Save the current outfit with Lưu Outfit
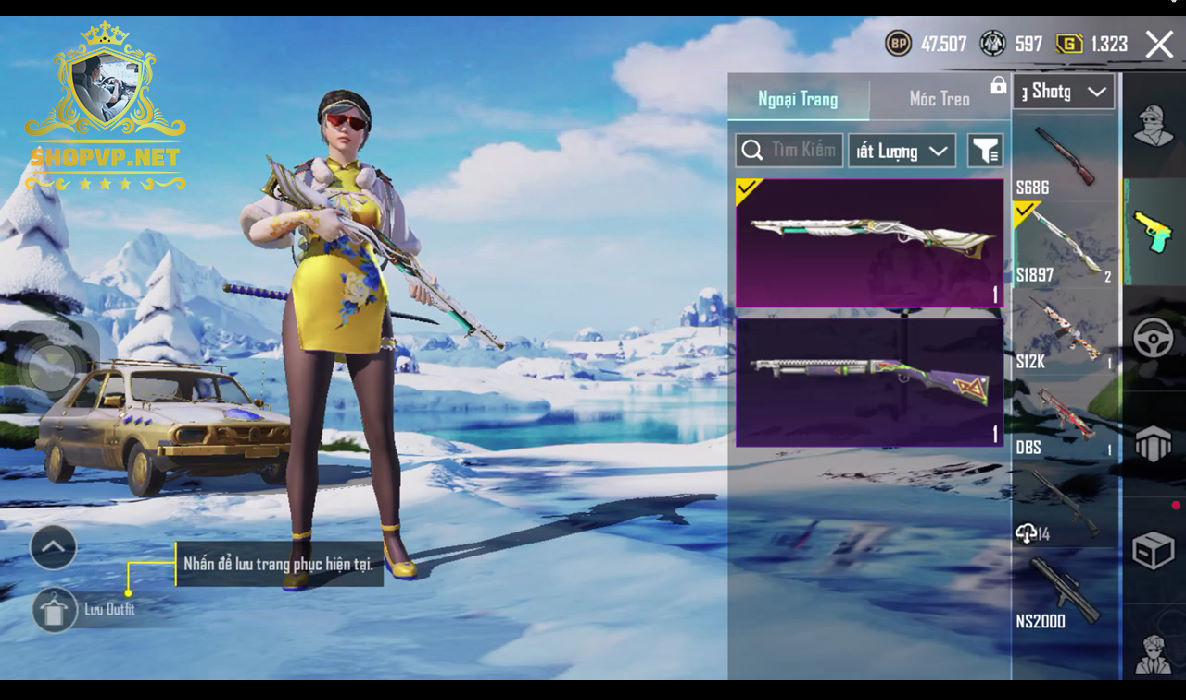This screenshot has width=1186, height=700. pos(55,609)
